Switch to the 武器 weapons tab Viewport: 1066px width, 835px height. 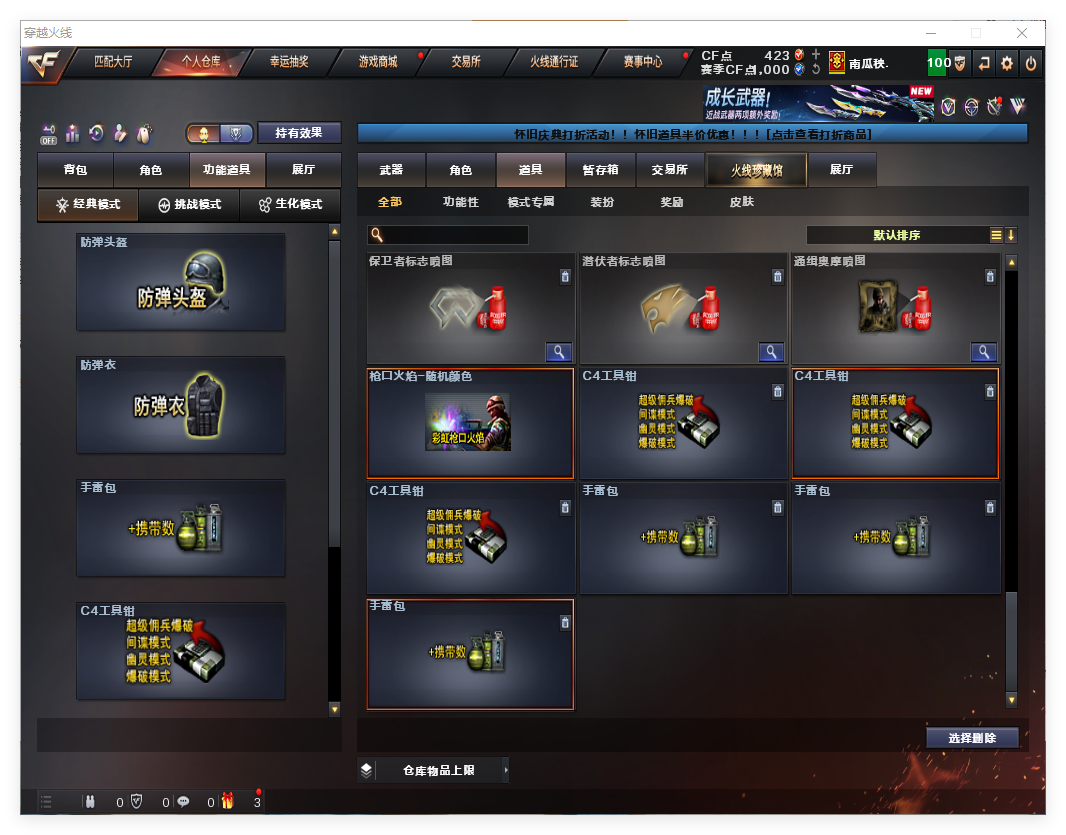click(391, 170)
